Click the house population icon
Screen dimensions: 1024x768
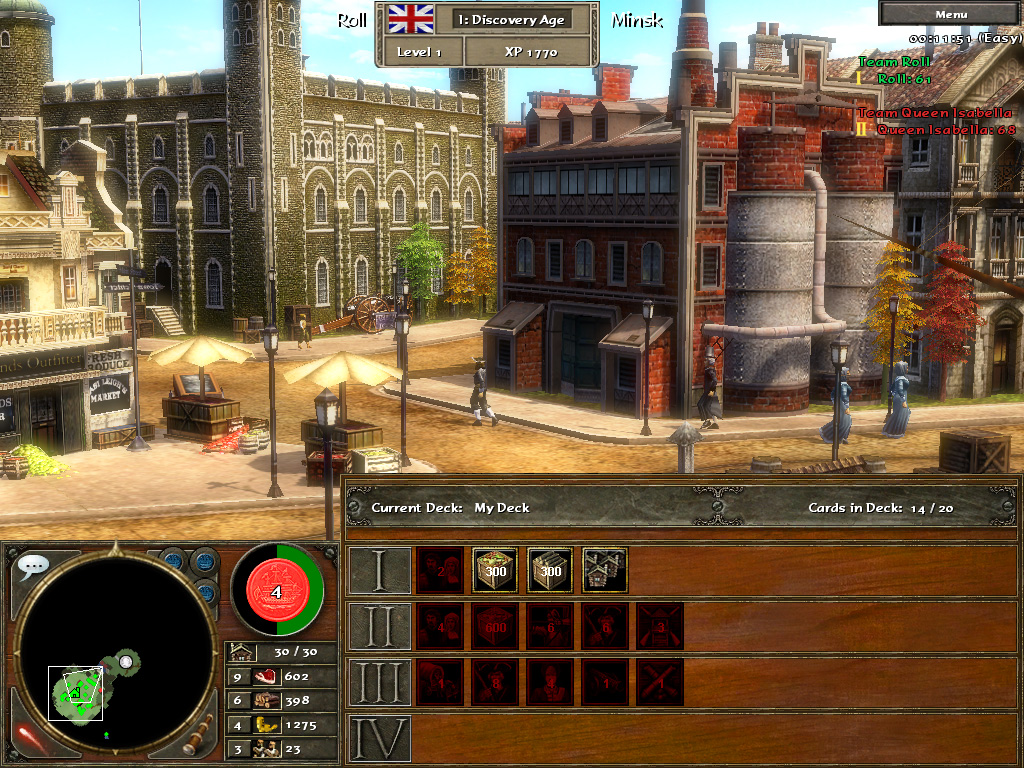click(x=240, y=652)
